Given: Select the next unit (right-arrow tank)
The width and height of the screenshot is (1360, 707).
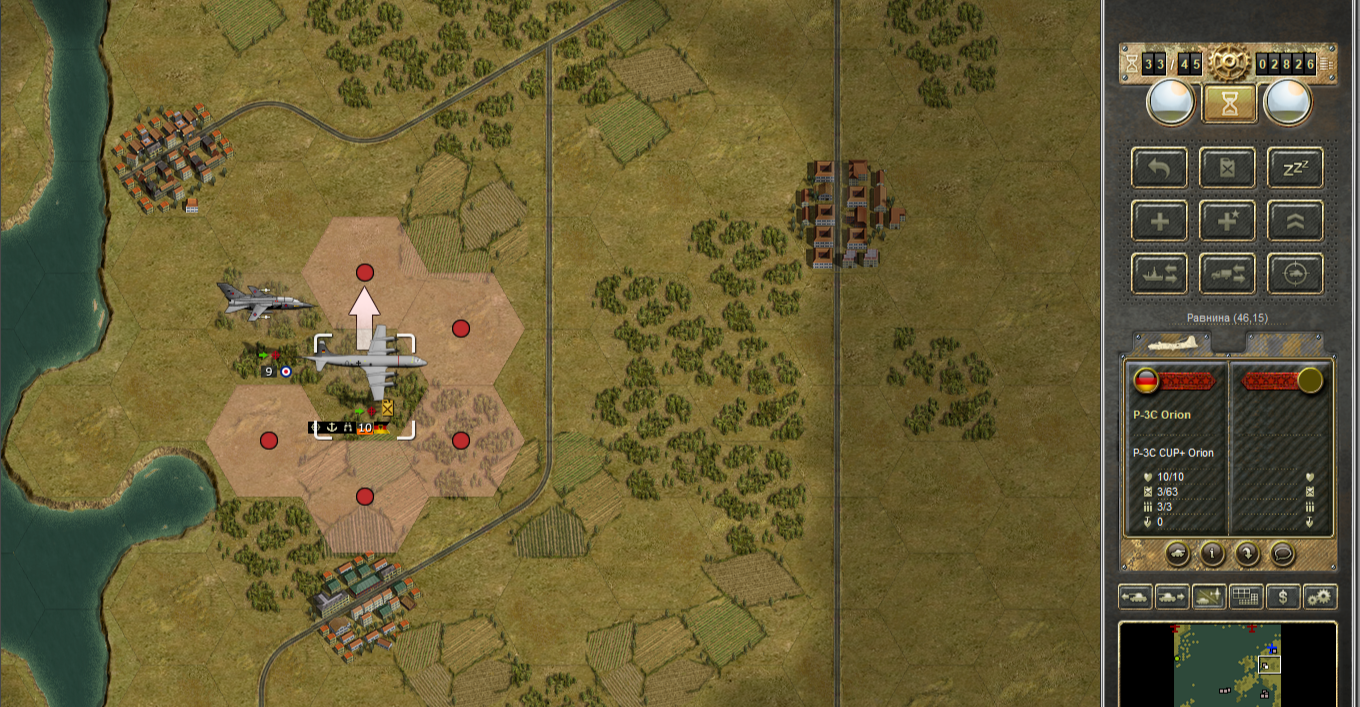Looking at the screenshot, I should (1172, 597).
